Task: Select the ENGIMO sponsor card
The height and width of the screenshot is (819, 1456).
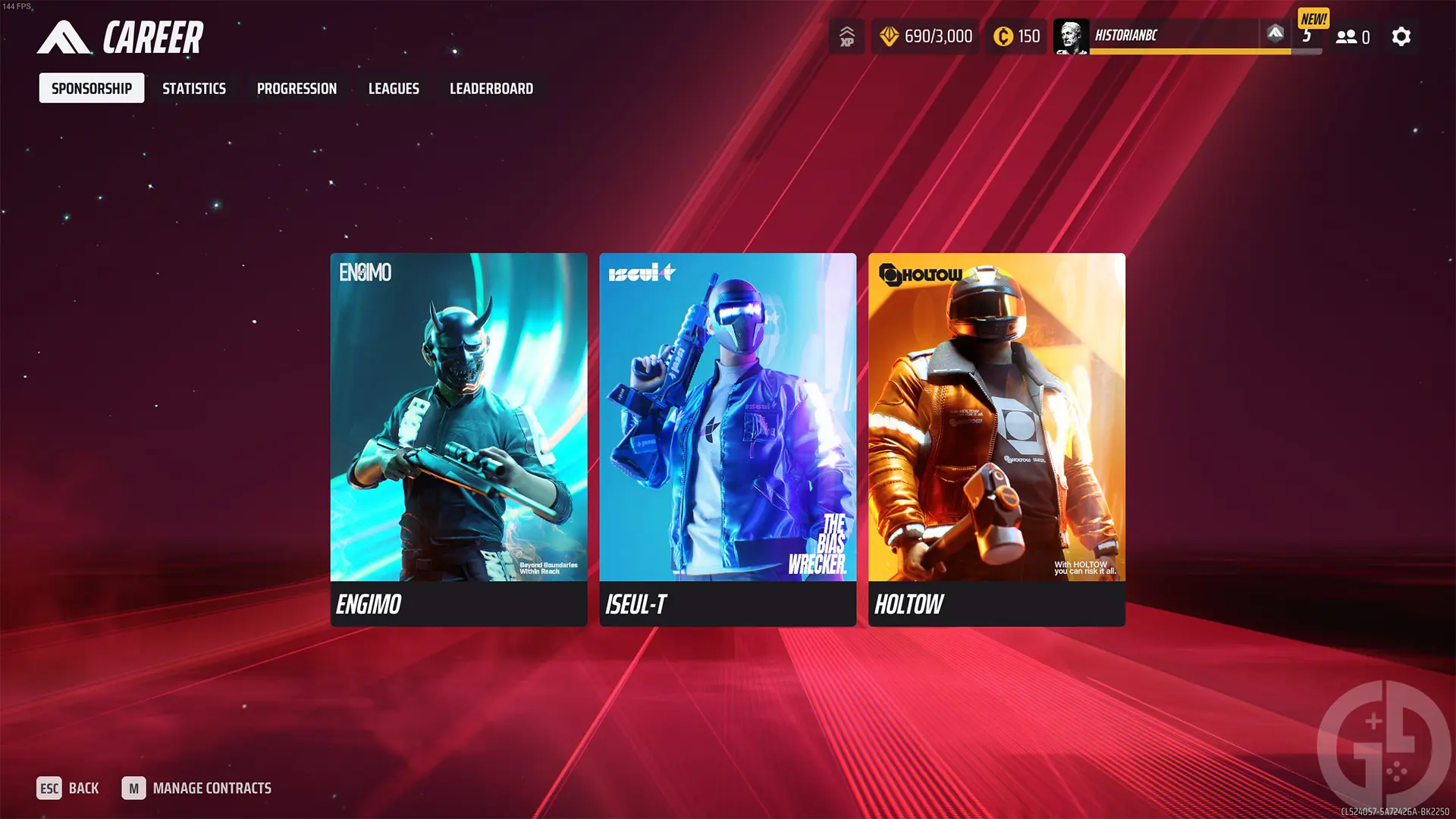Action: (x=459, y=439)
